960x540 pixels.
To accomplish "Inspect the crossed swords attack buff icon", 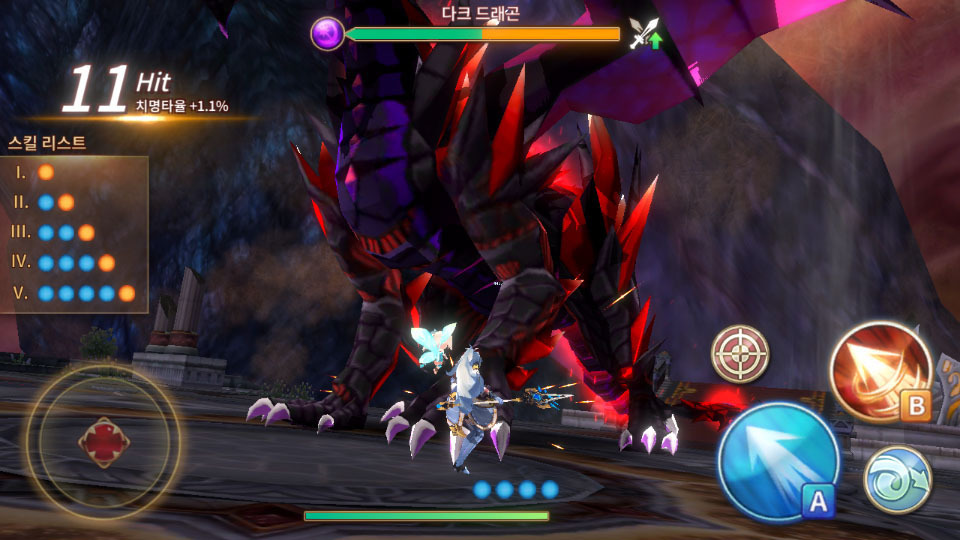I will (x=645, y=34).
